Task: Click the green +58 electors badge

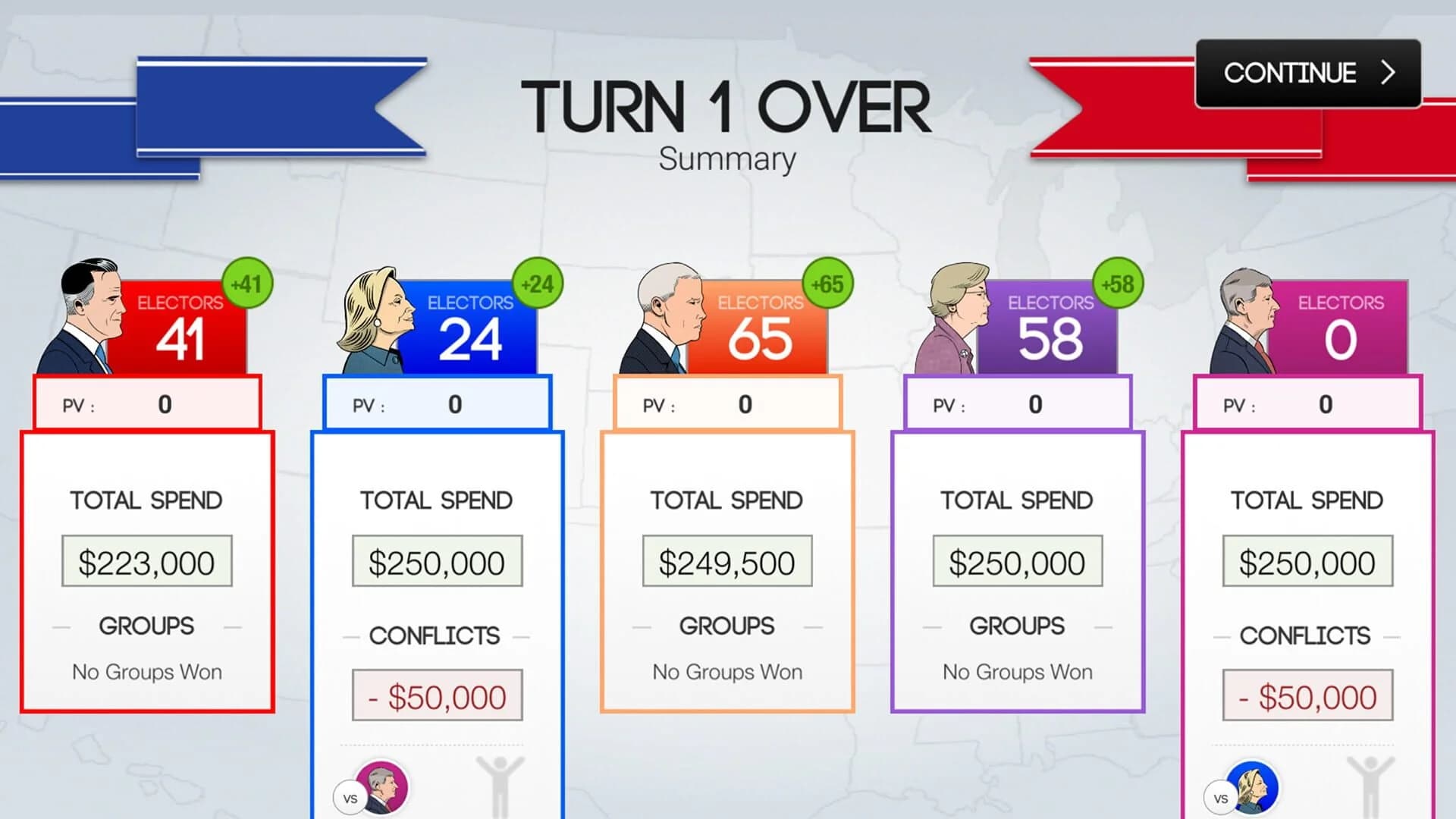Action: [1117, 284]
